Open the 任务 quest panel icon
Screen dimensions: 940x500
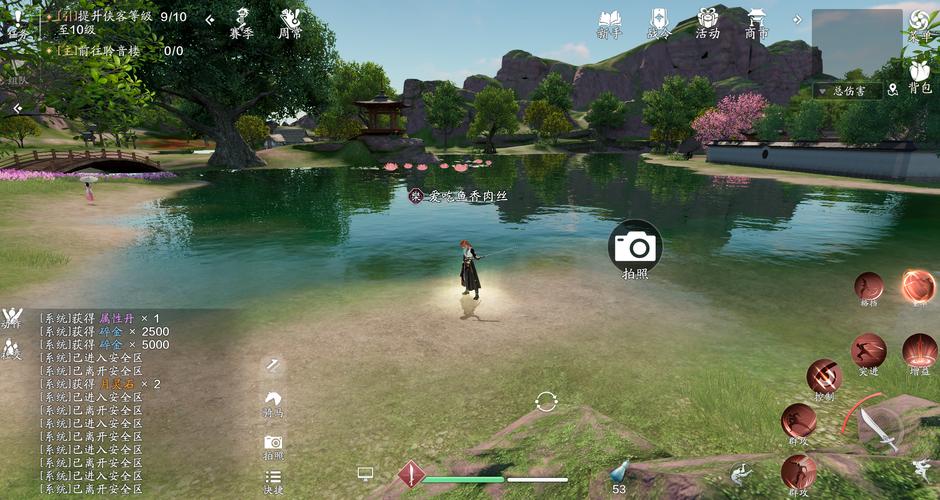[16, 23]
